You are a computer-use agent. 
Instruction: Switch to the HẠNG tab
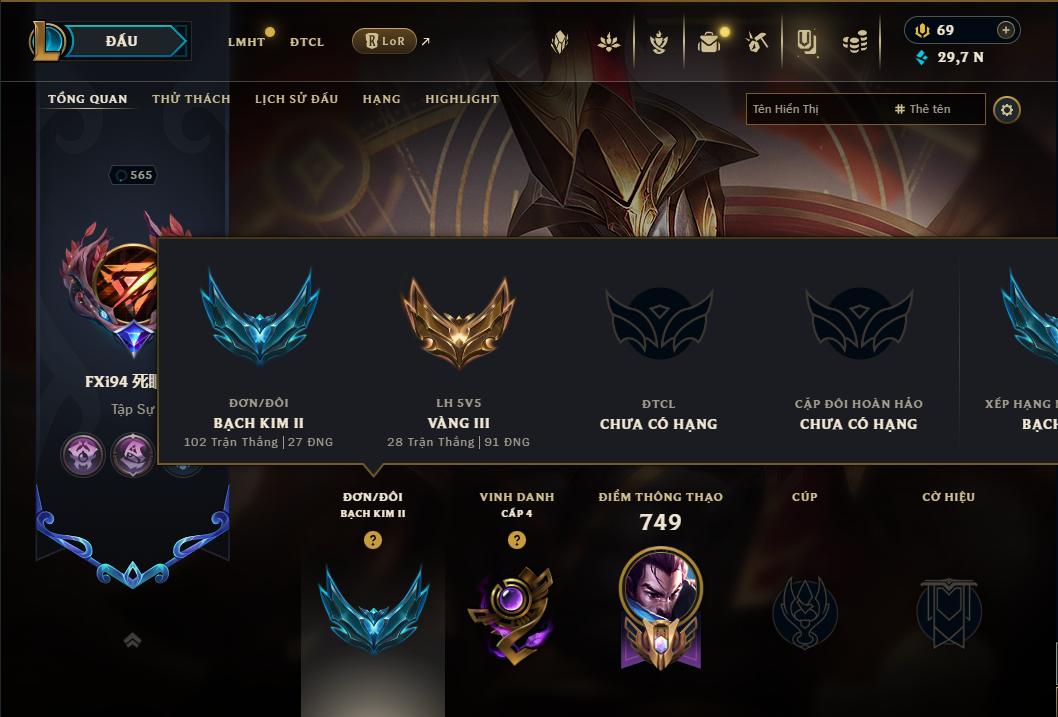[x=381, y=99]
